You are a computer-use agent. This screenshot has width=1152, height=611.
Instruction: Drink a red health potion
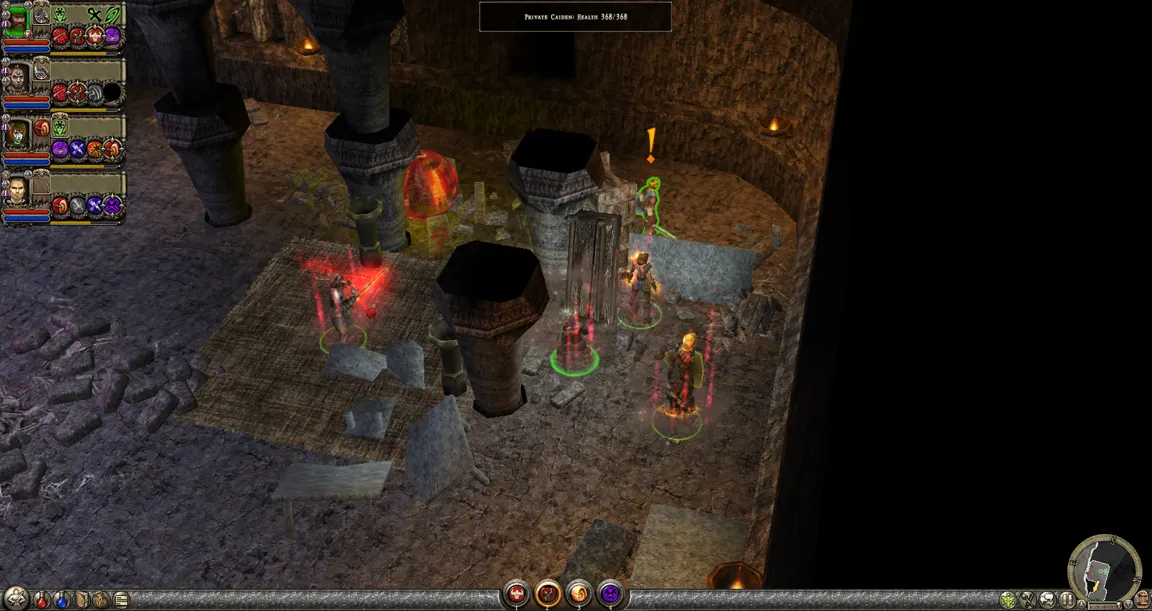pyautogui.click(x=41, y=600)
